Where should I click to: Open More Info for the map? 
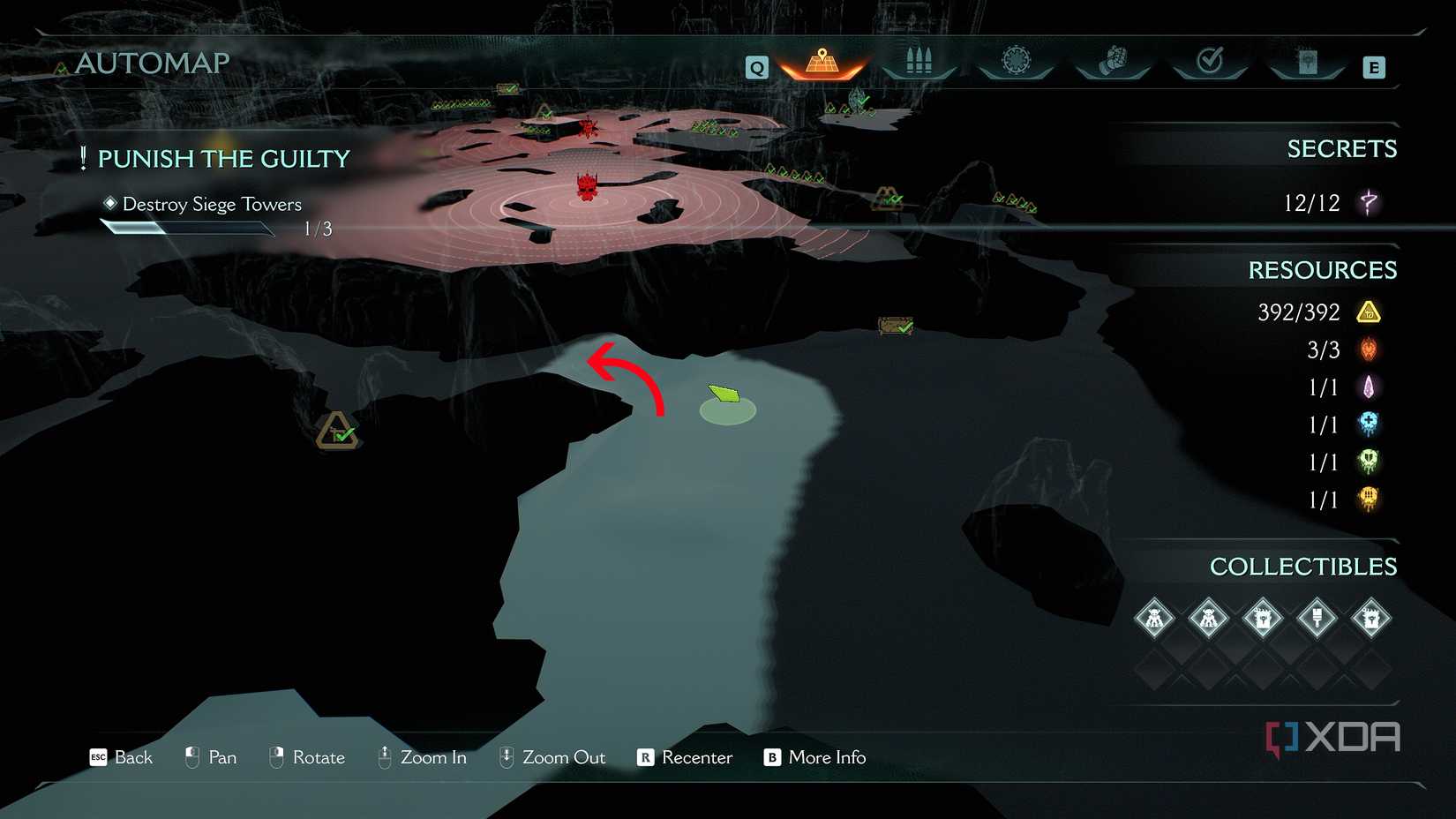(x=814, y=757)
